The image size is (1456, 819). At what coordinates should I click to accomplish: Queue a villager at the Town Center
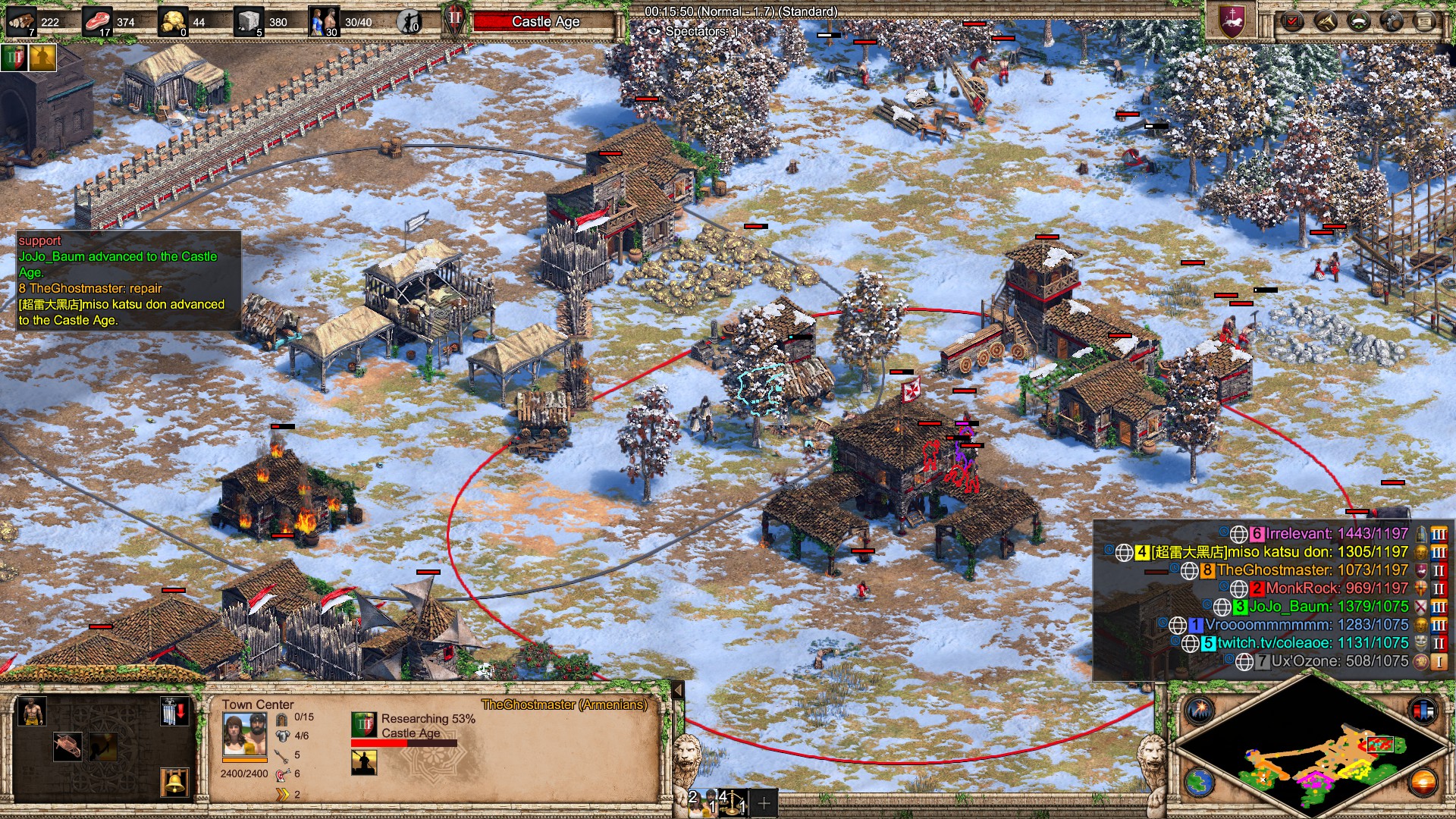31,712
